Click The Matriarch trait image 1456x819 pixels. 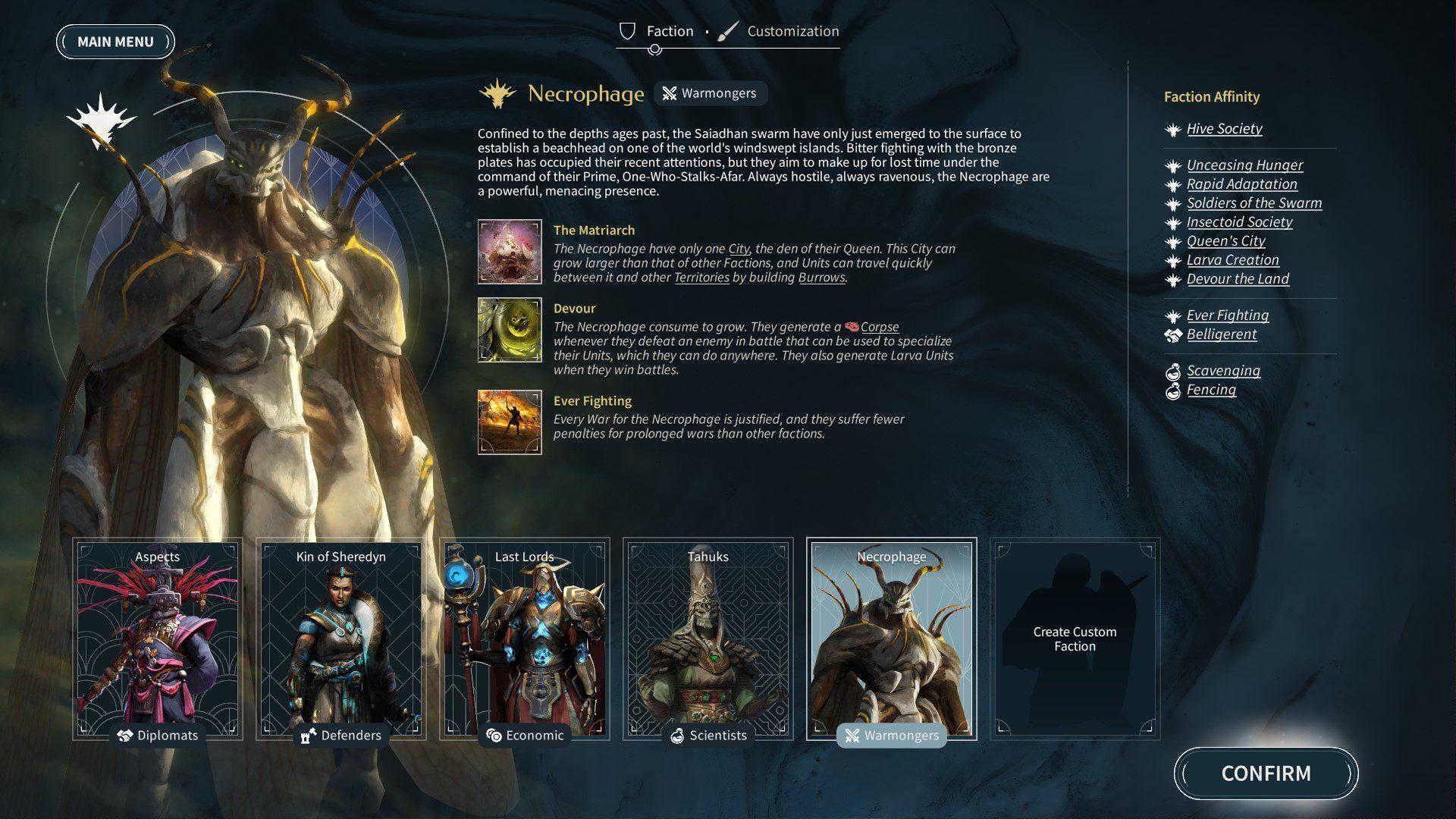point(510,252)
